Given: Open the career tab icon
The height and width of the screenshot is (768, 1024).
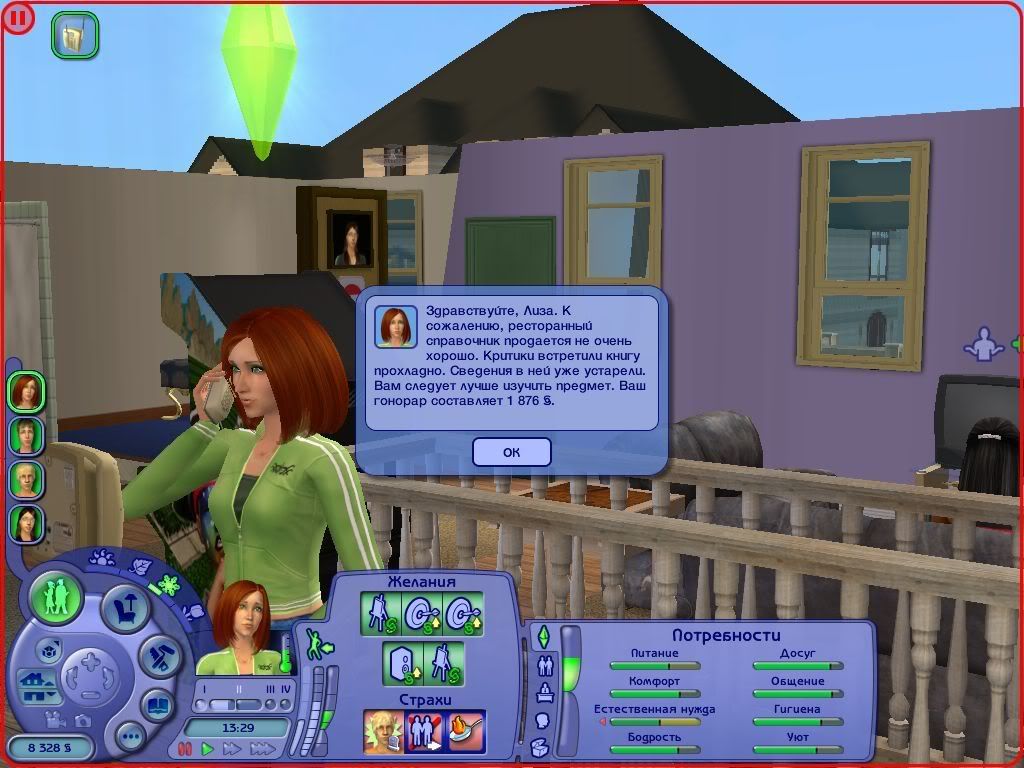Looking at the screenshot, I should 545,692.
